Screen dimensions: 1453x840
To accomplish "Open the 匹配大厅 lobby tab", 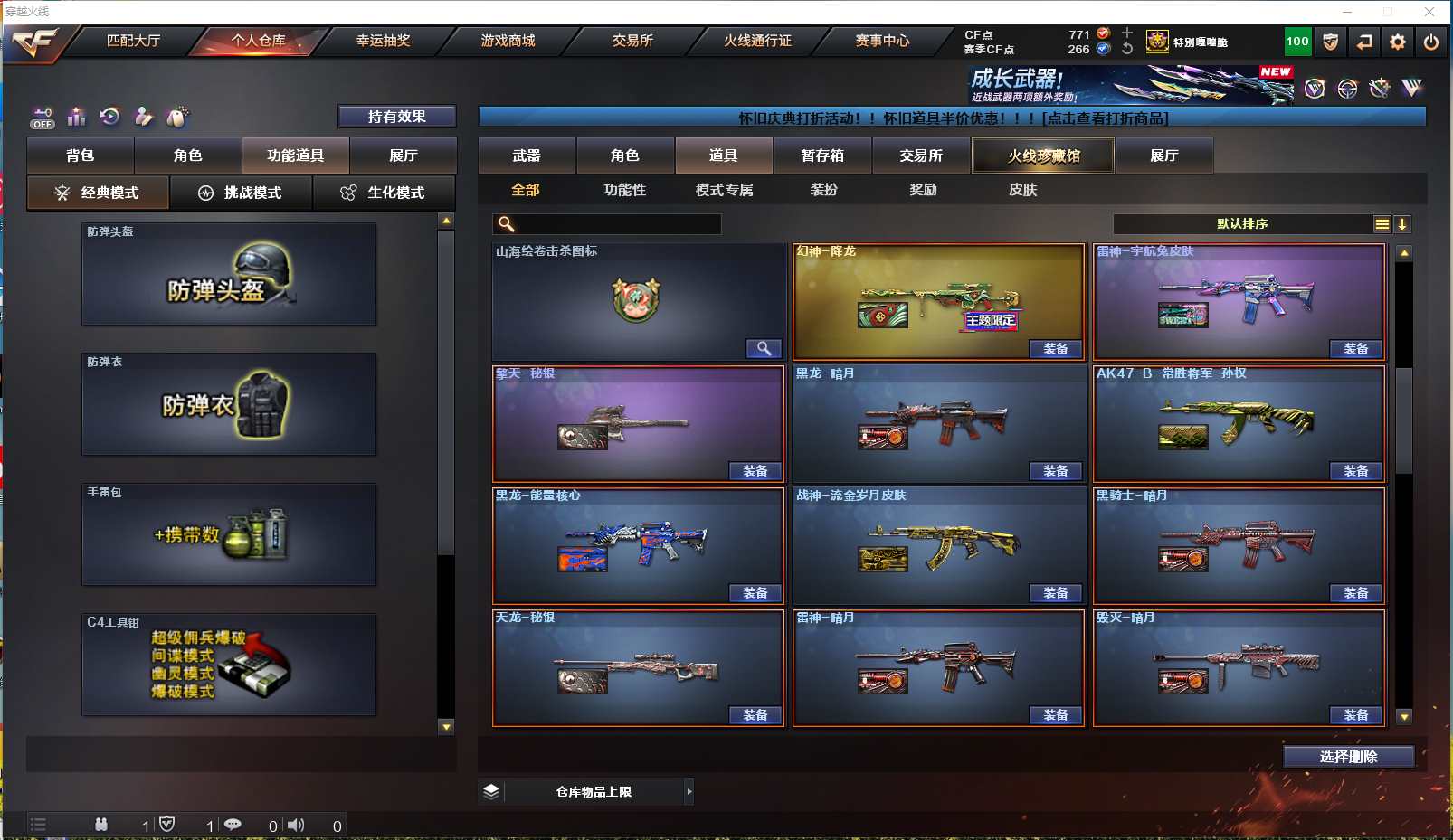I will tap(133, 41).
